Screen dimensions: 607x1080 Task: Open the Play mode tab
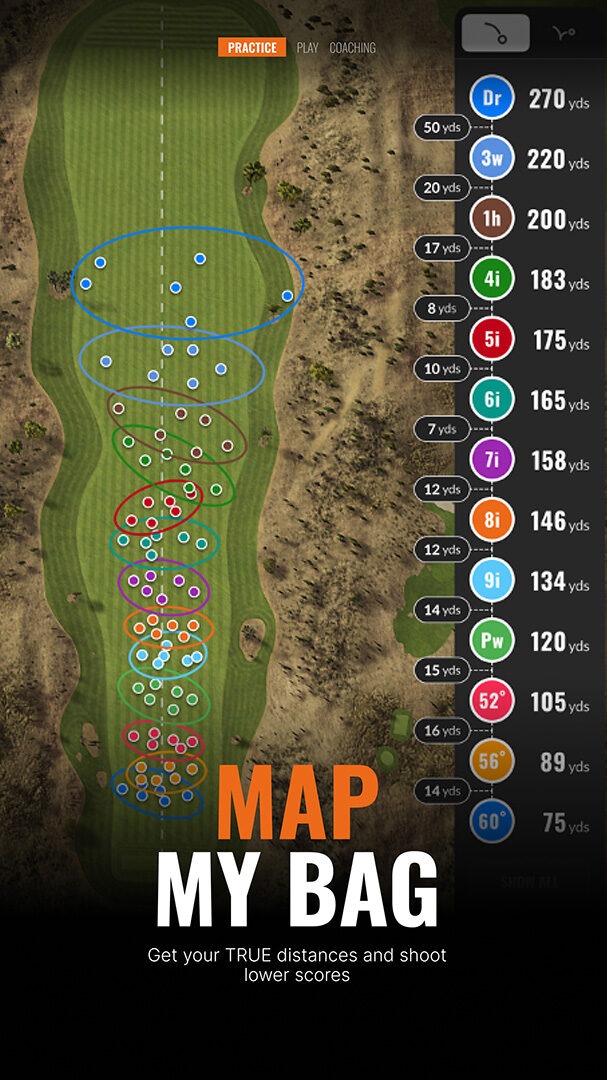click(307, 48)
